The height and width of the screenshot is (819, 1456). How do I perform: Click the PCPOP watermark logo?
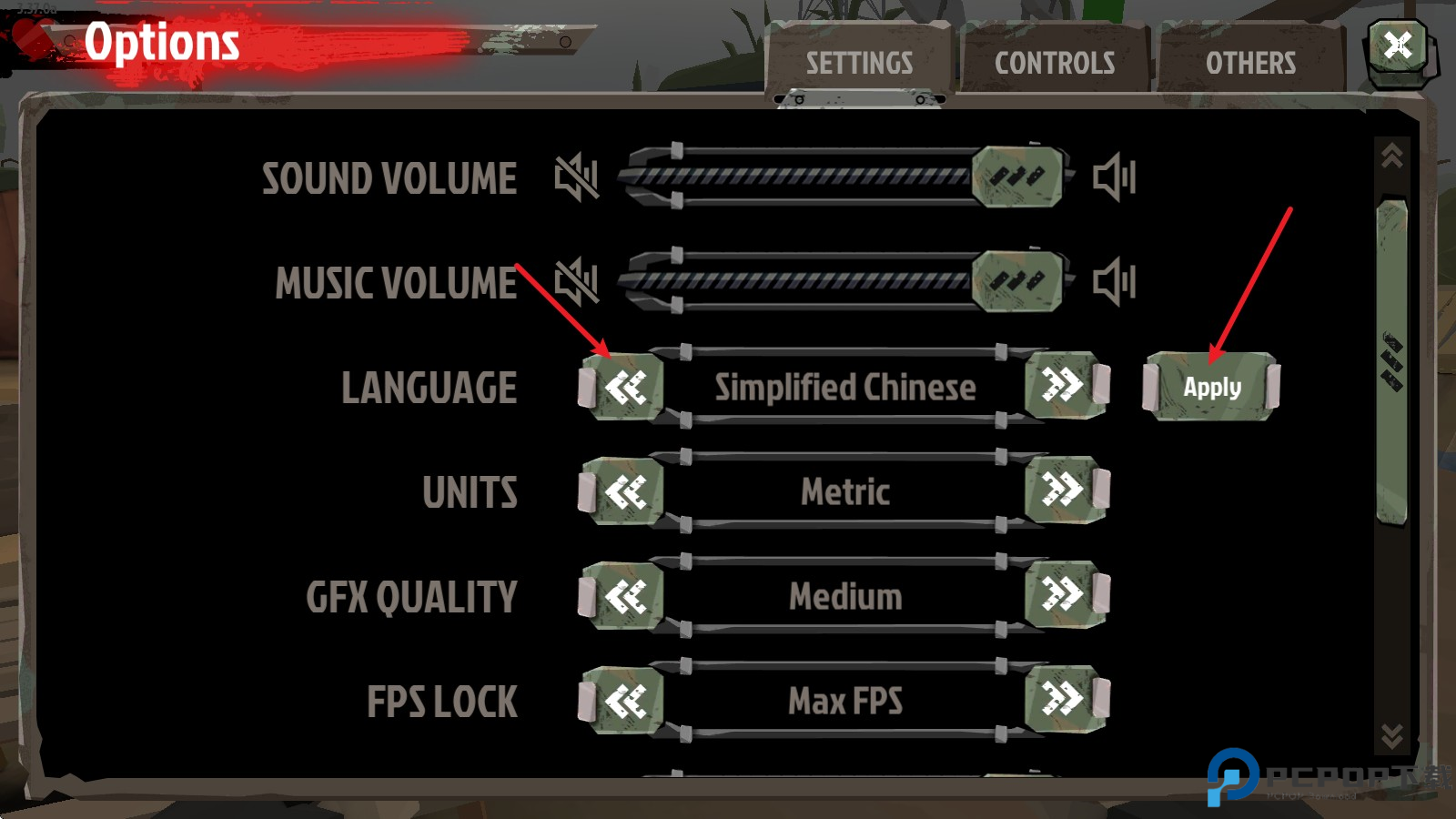point(1233,778)
